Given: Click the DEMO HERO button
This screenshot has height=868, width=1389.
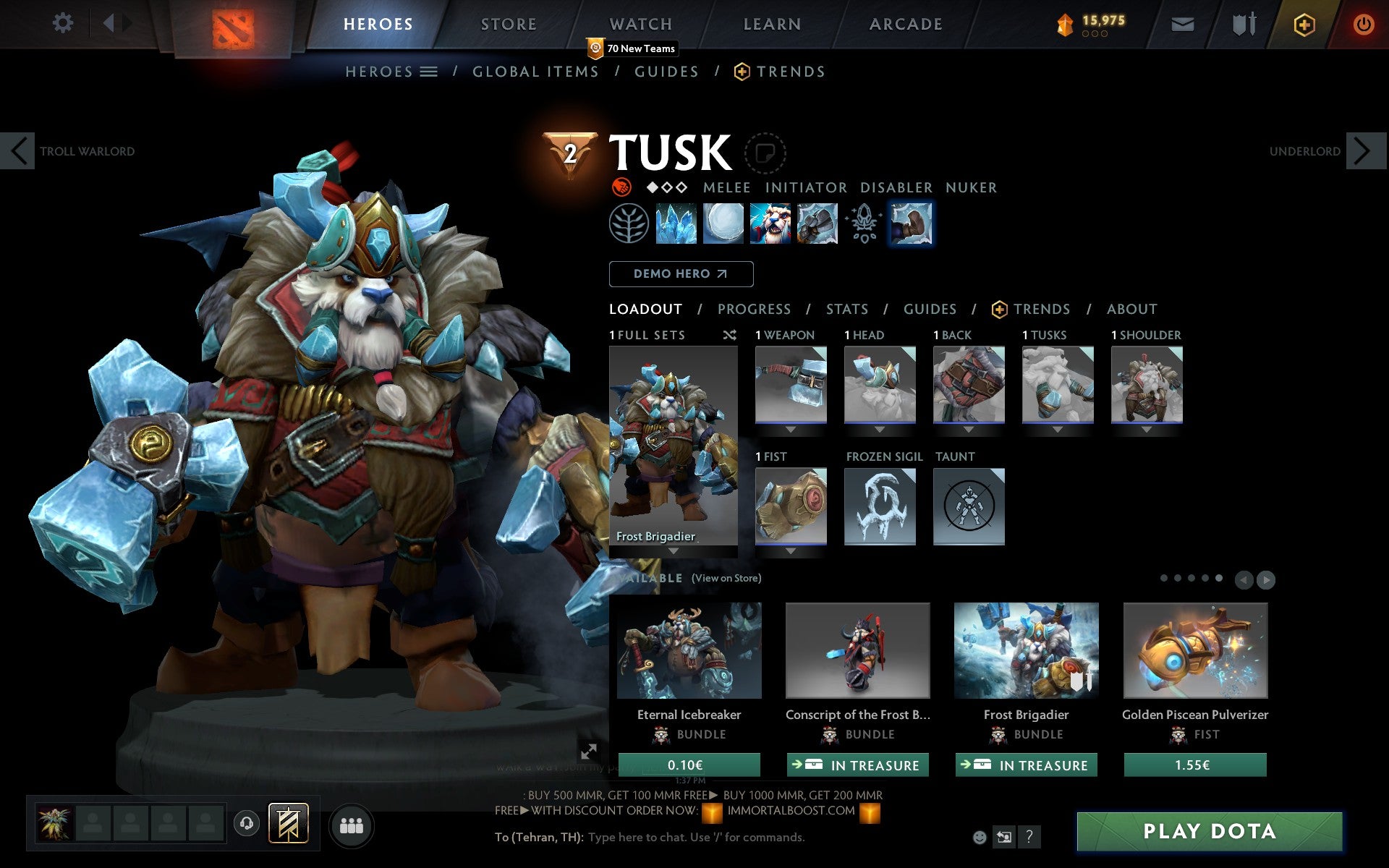Looking at the screenshot, I should click(681, 274).
